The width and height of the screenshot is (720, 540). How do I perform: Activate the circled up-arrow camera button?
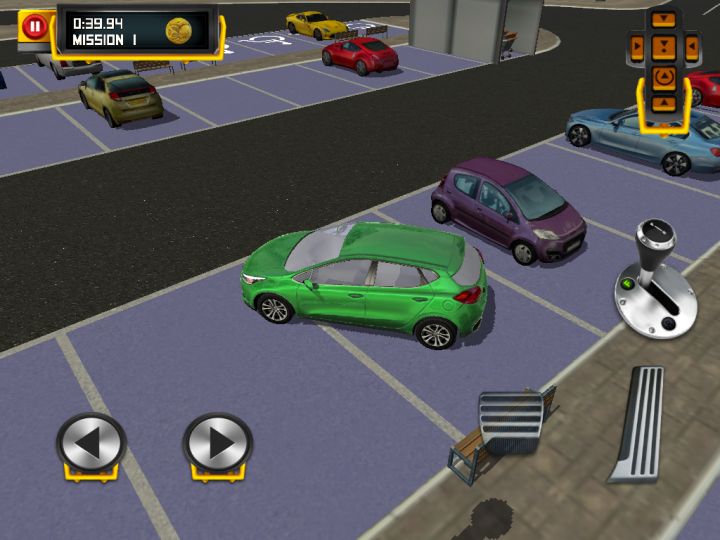[663, 76]
